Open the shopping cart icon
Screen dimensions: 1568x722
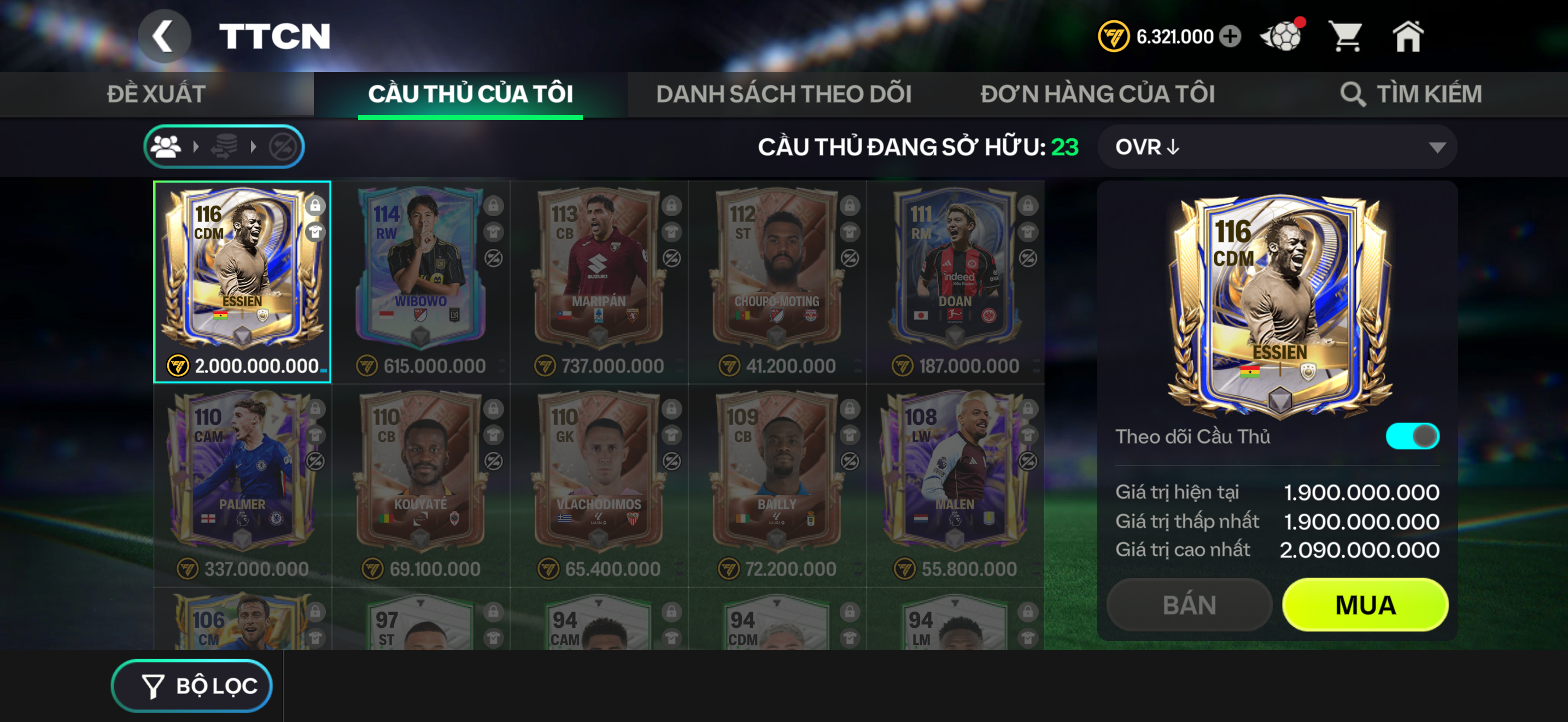coord(1348,37)
